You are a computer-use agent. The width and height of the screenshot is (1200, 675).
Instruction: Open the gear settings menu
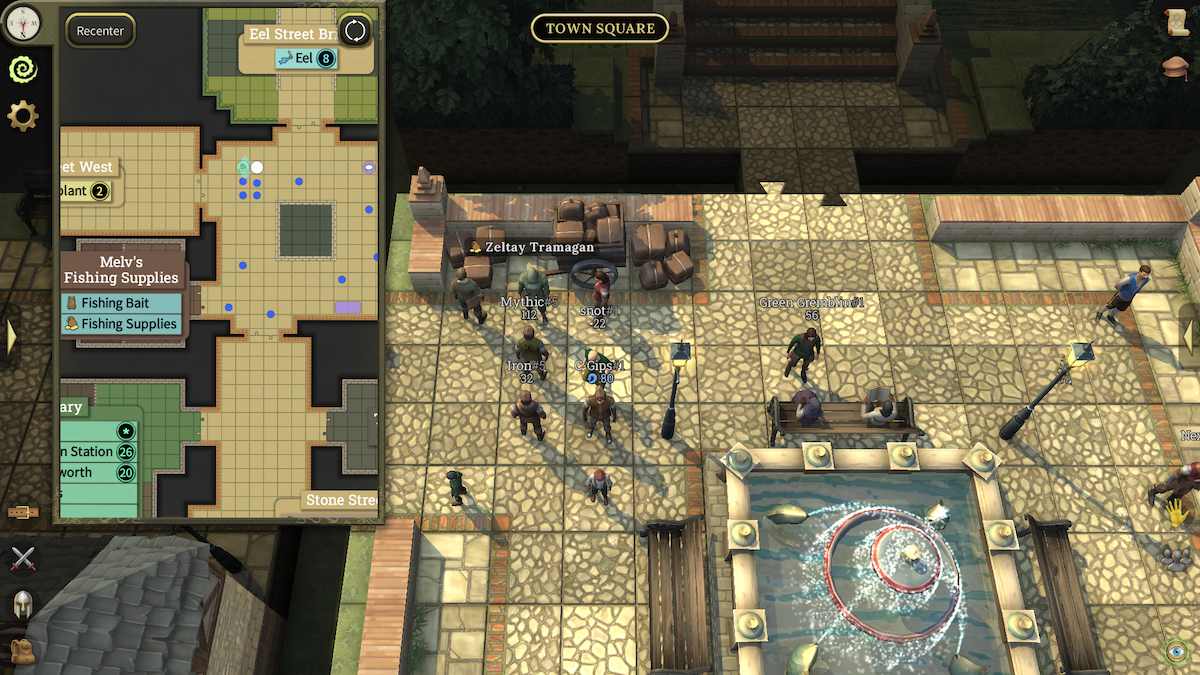[x=22, y=116]
